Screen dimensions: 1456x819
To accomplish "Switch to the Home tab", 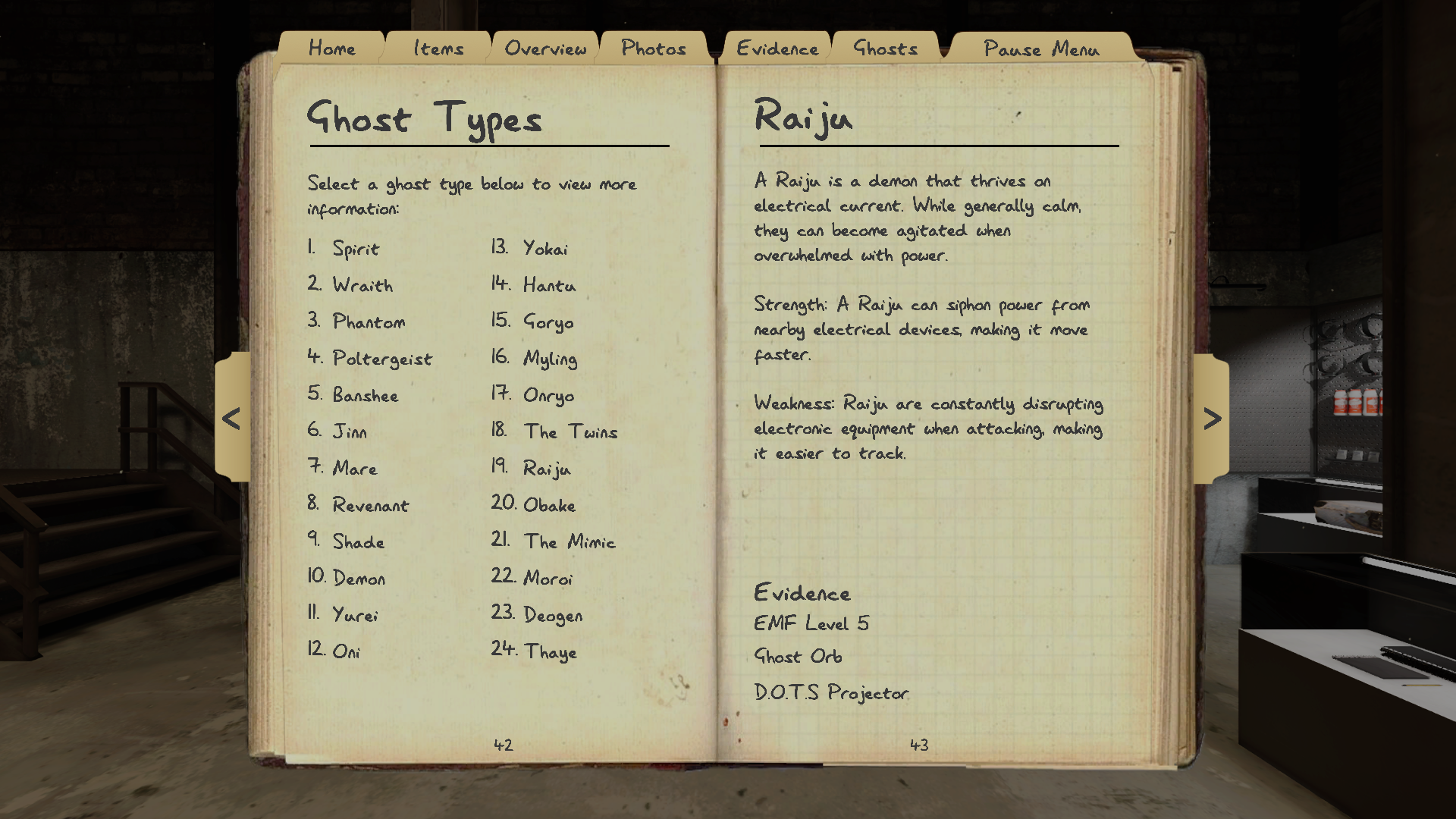I will point(331,48).
